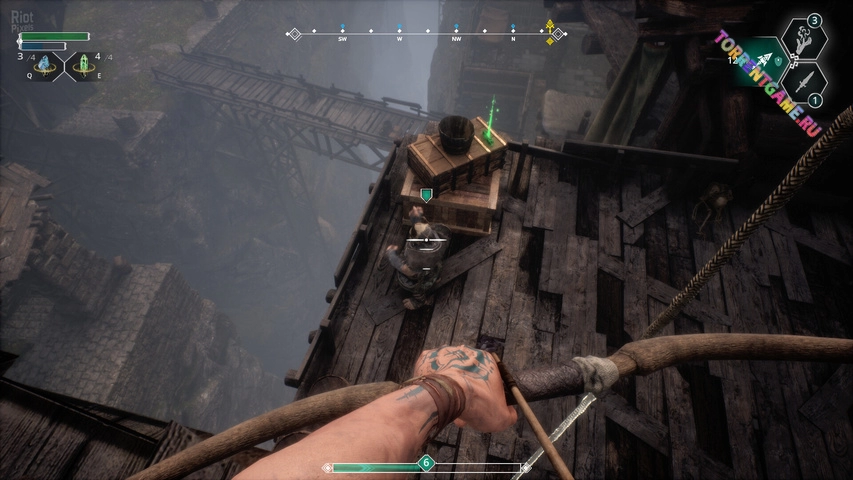Screen dimensions: 853x480
Task: Click the yellow objective marker on compass
Action: pyautogui.click(x=549, y=32)
